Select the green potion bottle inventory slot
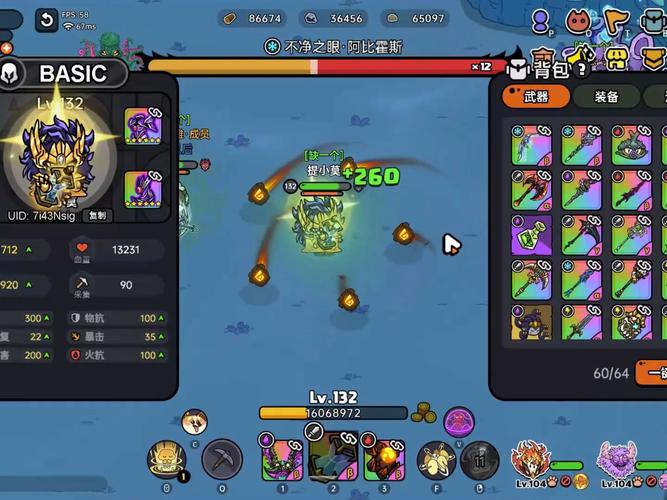The image size is (667, 500). 531,234
